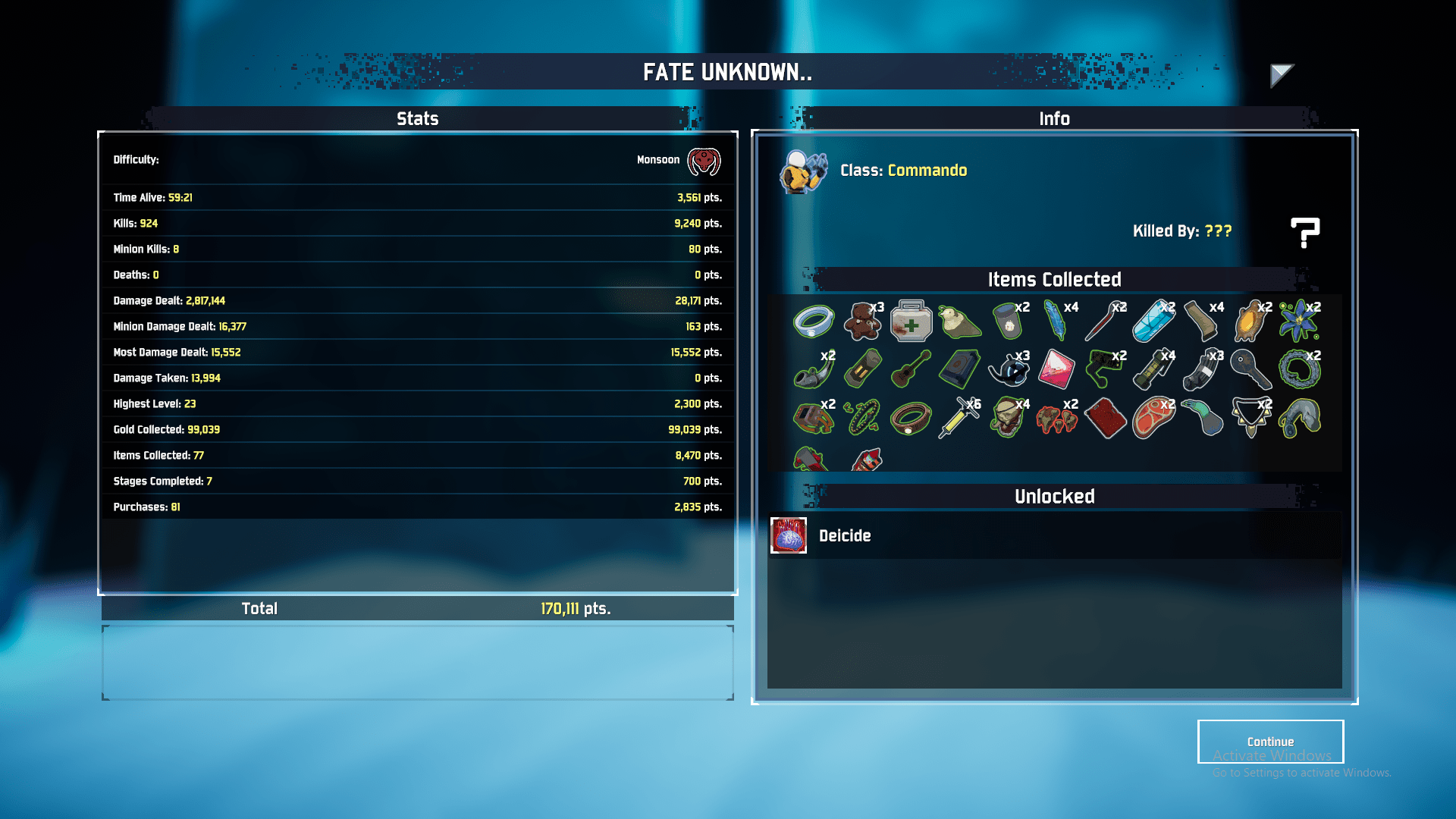This screenshot has width=1456, height=819.
Task: Select the Deicide unlock entry
Action: click(845, 536)
